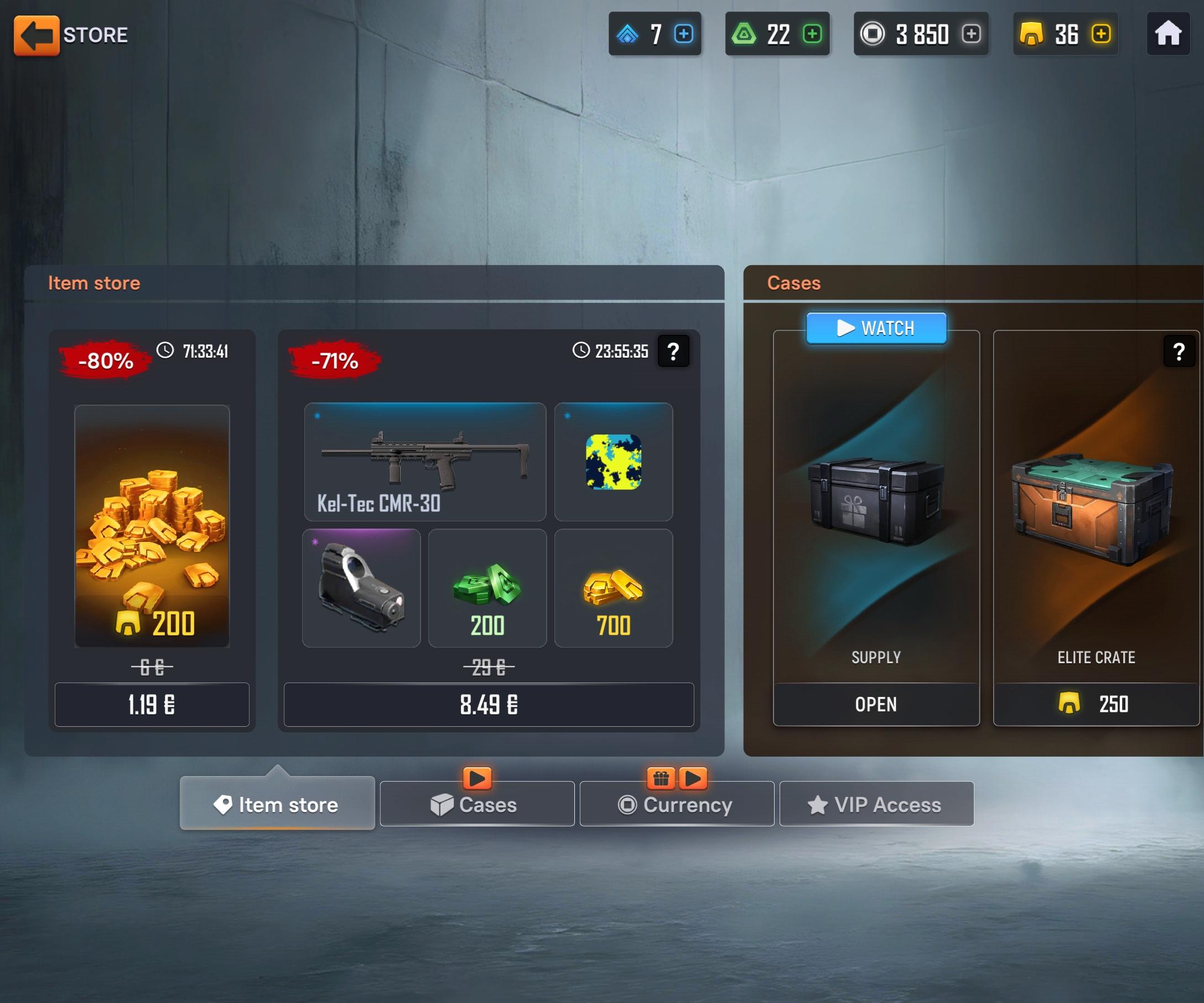Image resolution: width=1204 pixels, height=1003 pixels.
Task: Switch to the Currency tab
Action: pyautogui.click(x=677, y=805)
